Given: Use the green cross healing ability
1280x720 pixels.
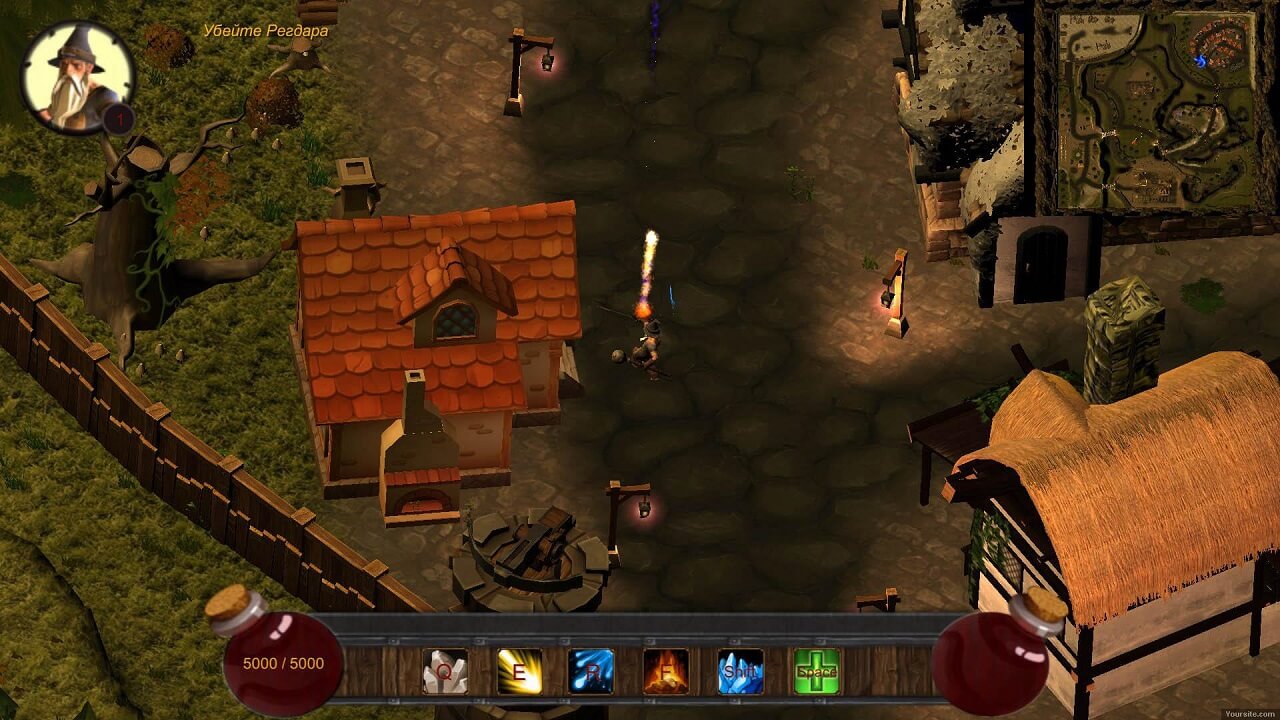Looking at the screenshot, I should point(816,672).
